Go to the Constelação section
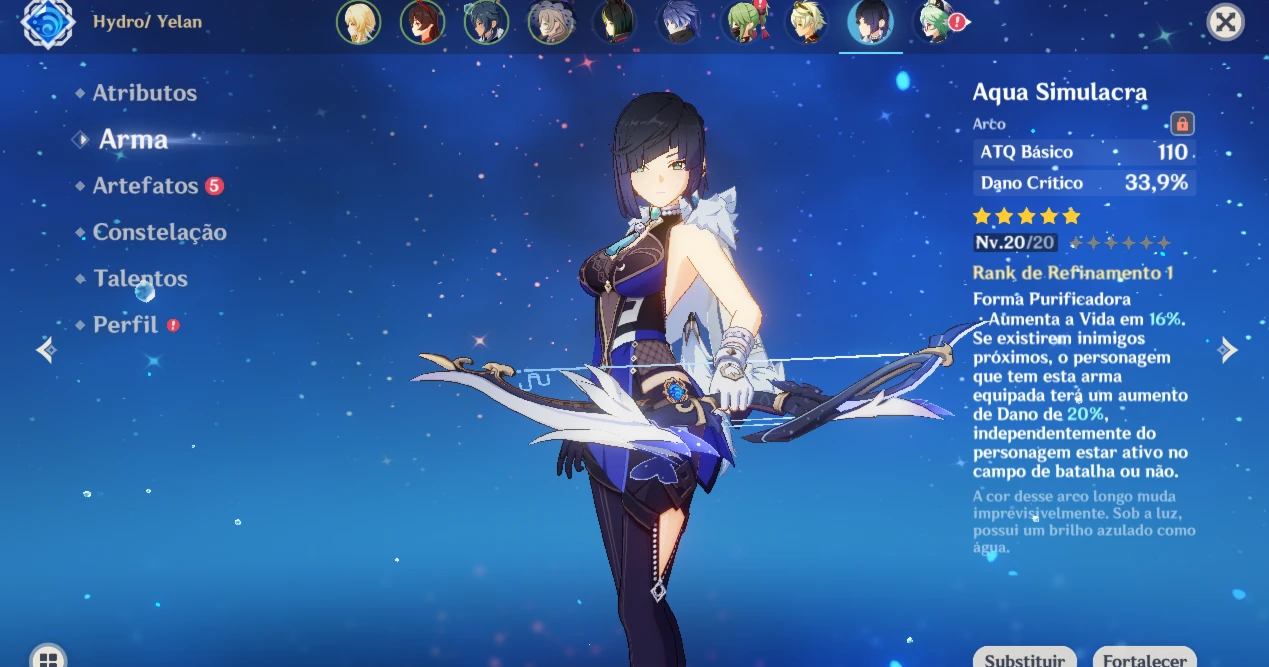Screen dimensions: 1269x667 (159, 232)
